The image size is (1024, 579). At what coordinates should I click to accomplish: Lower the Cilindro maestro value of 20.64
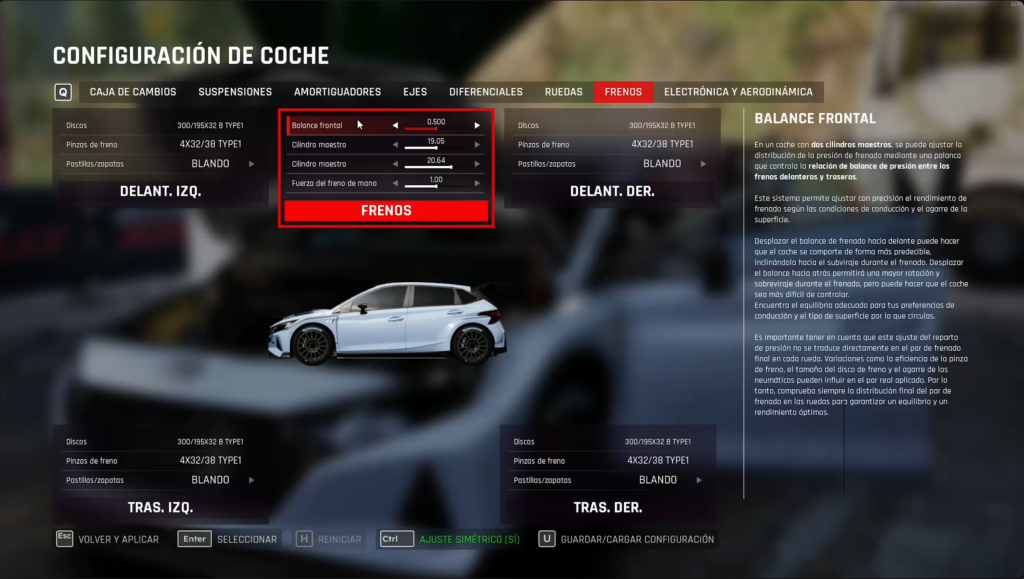[x=395, y=164]
